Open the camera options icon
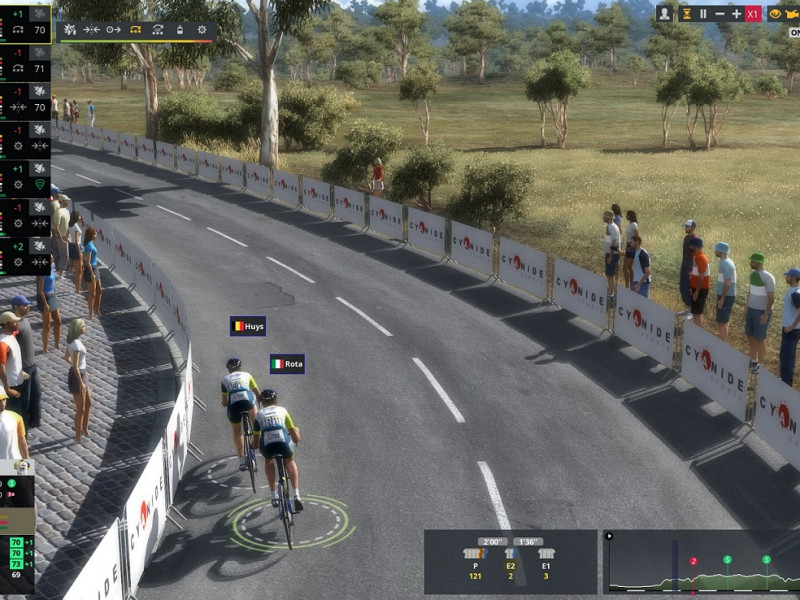Viewport: 800px width, 600px height. 794,14
